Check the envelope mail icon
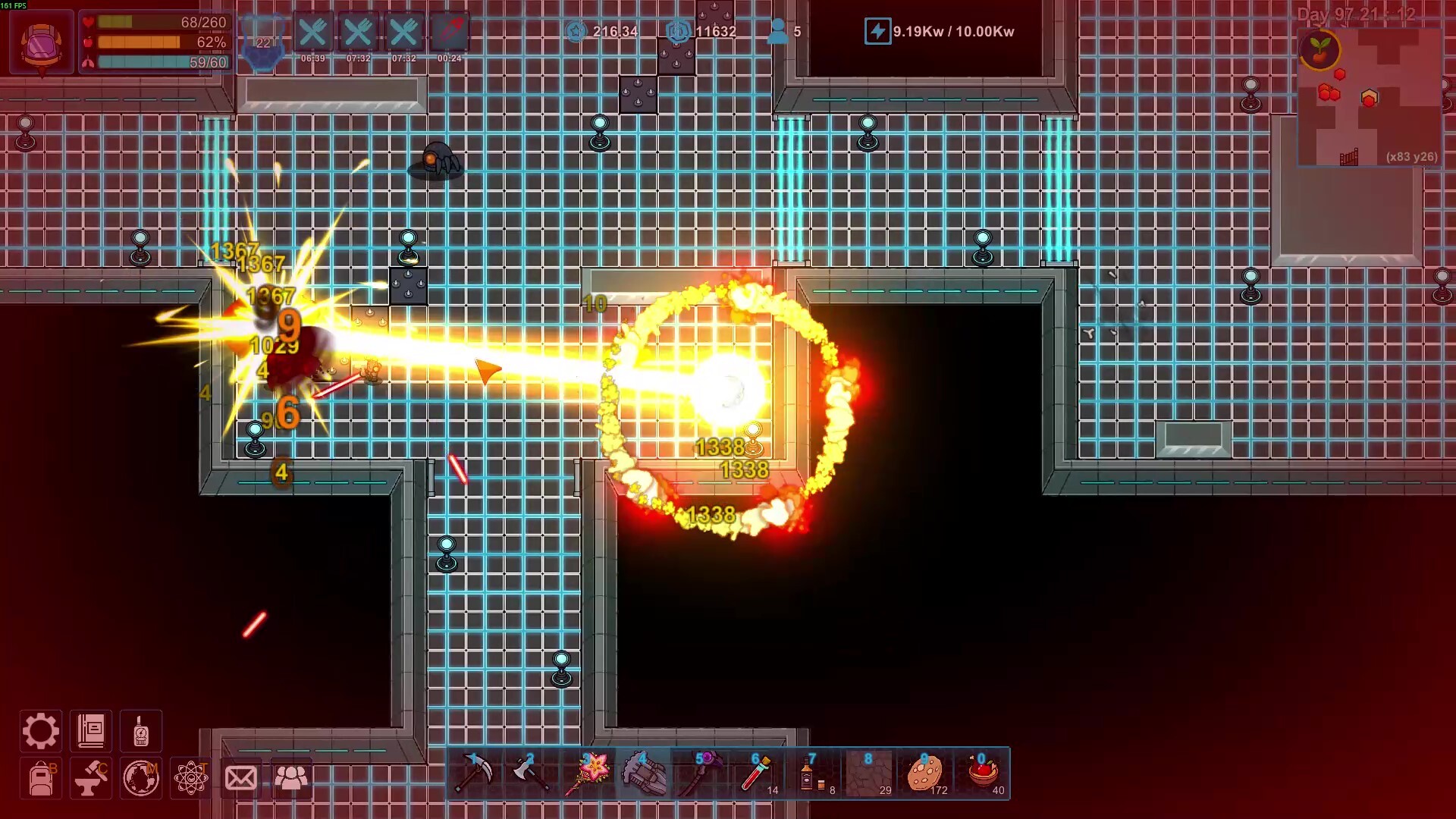Screen dimensions: 1456x819 tap(241, 779)
